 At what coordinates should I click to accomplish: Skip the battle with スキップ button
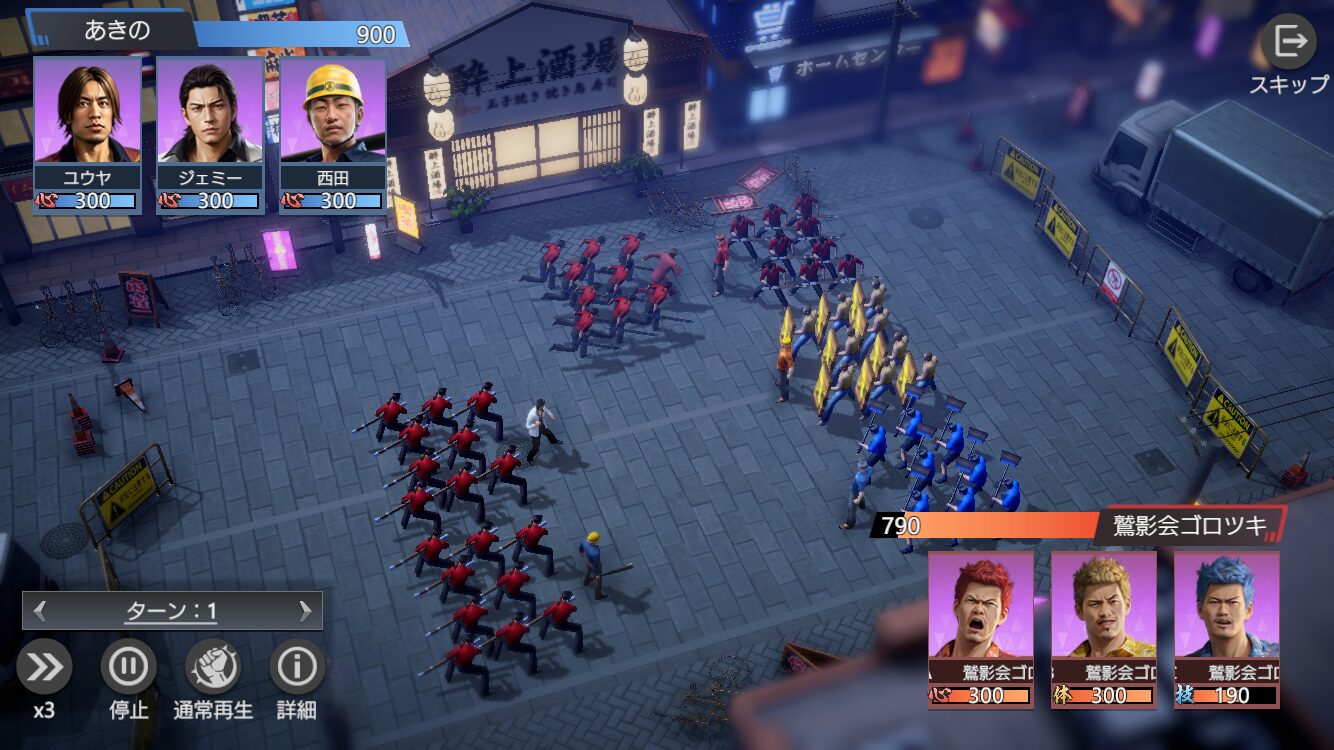point(1288,44)
